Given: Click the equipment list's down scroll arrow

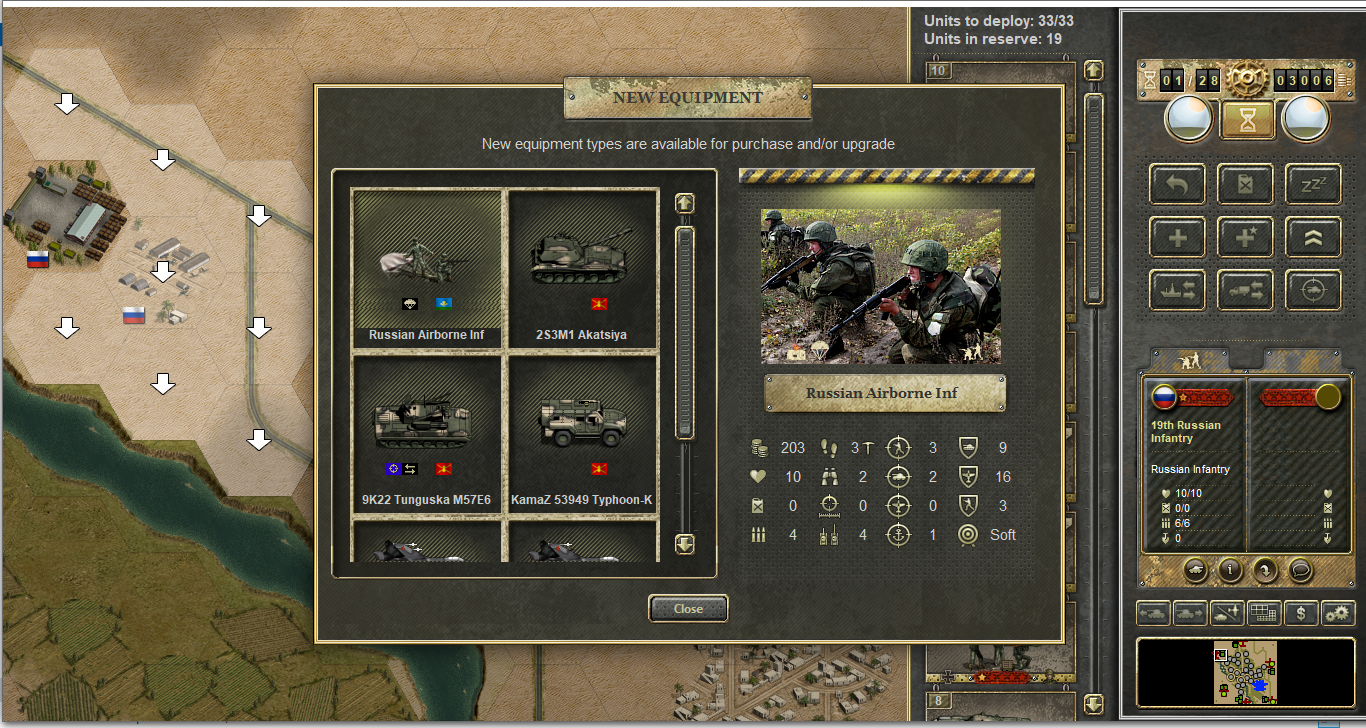Looking at the screenshot, I should 684,544.
